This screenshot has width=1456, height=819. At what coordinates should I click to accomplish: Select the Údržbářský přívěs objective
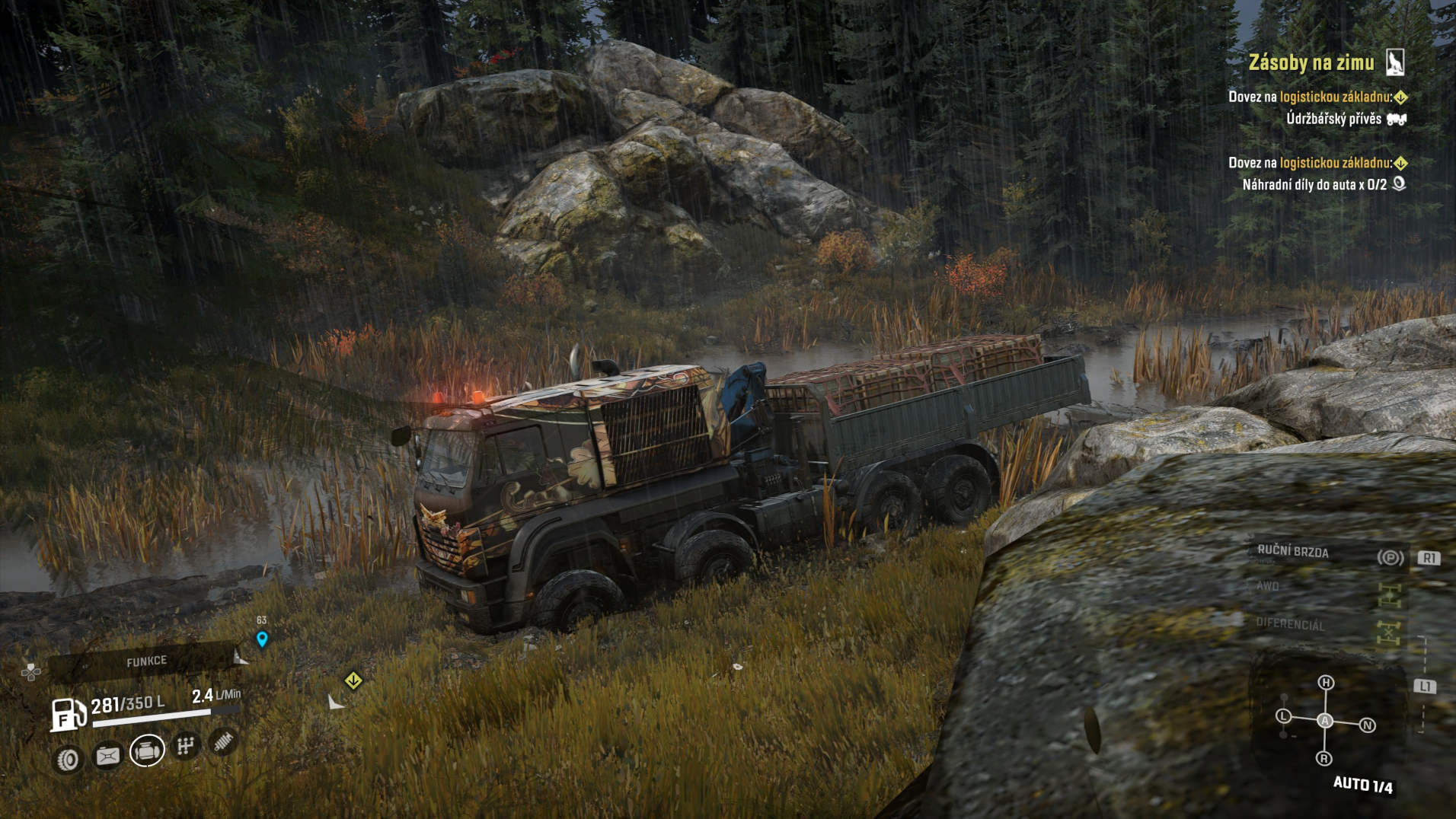pos(1333,119)
